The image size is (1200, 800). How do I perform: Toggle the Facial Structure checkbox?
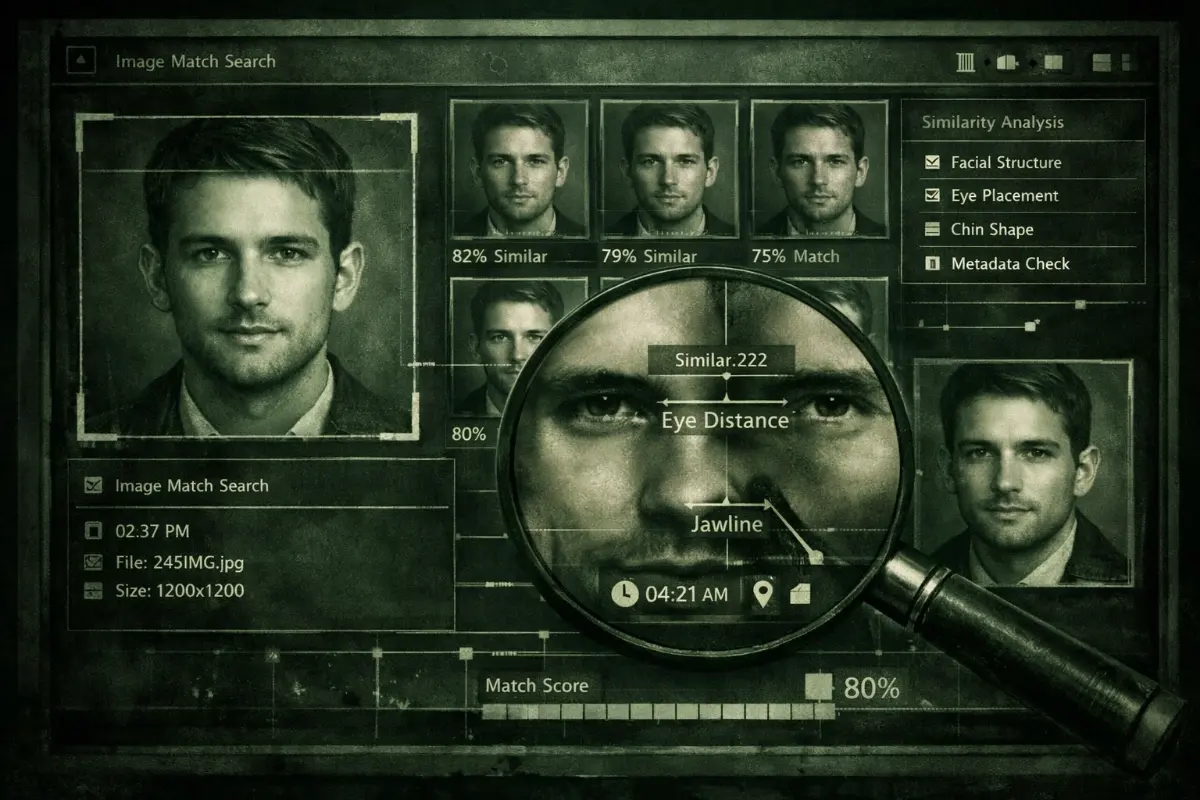tap(932, 162)
